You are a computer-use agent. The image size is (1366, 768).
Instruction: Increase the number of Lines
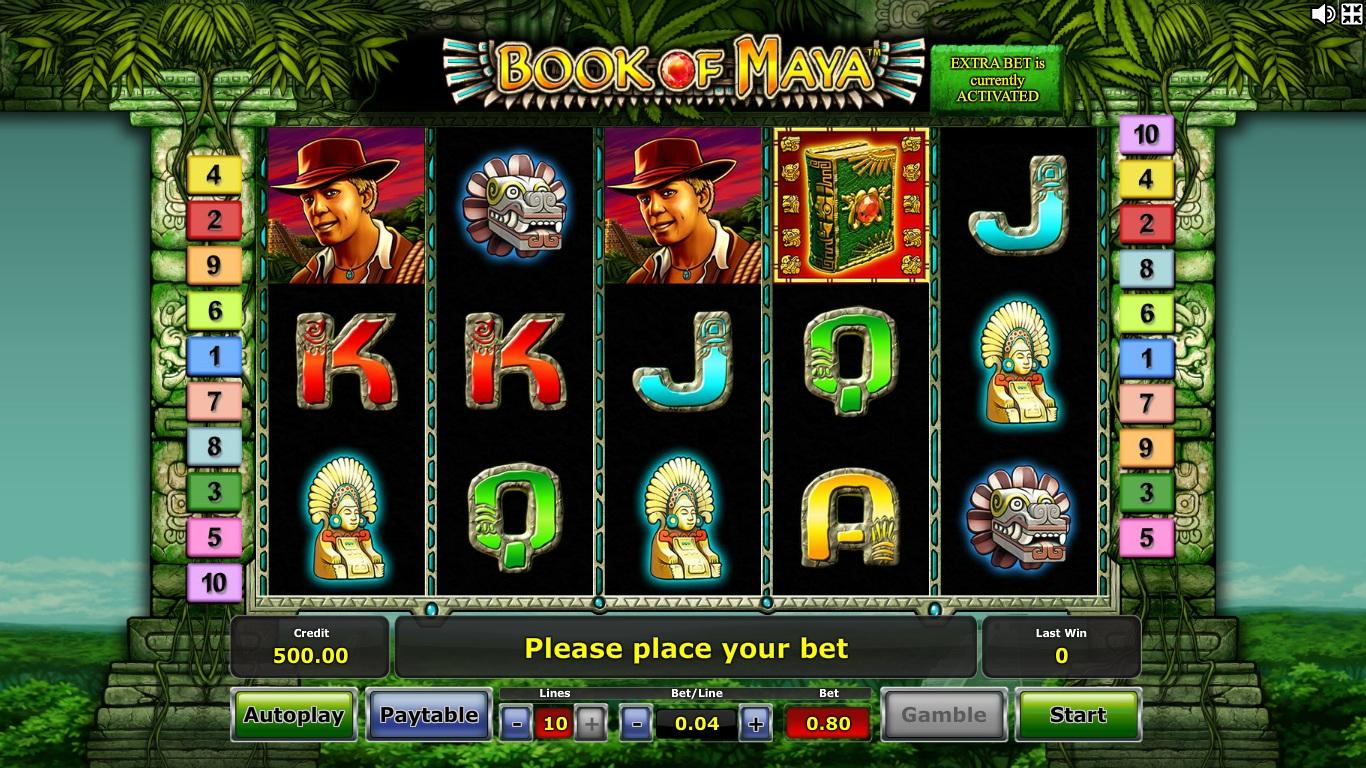tap(590, 723)
